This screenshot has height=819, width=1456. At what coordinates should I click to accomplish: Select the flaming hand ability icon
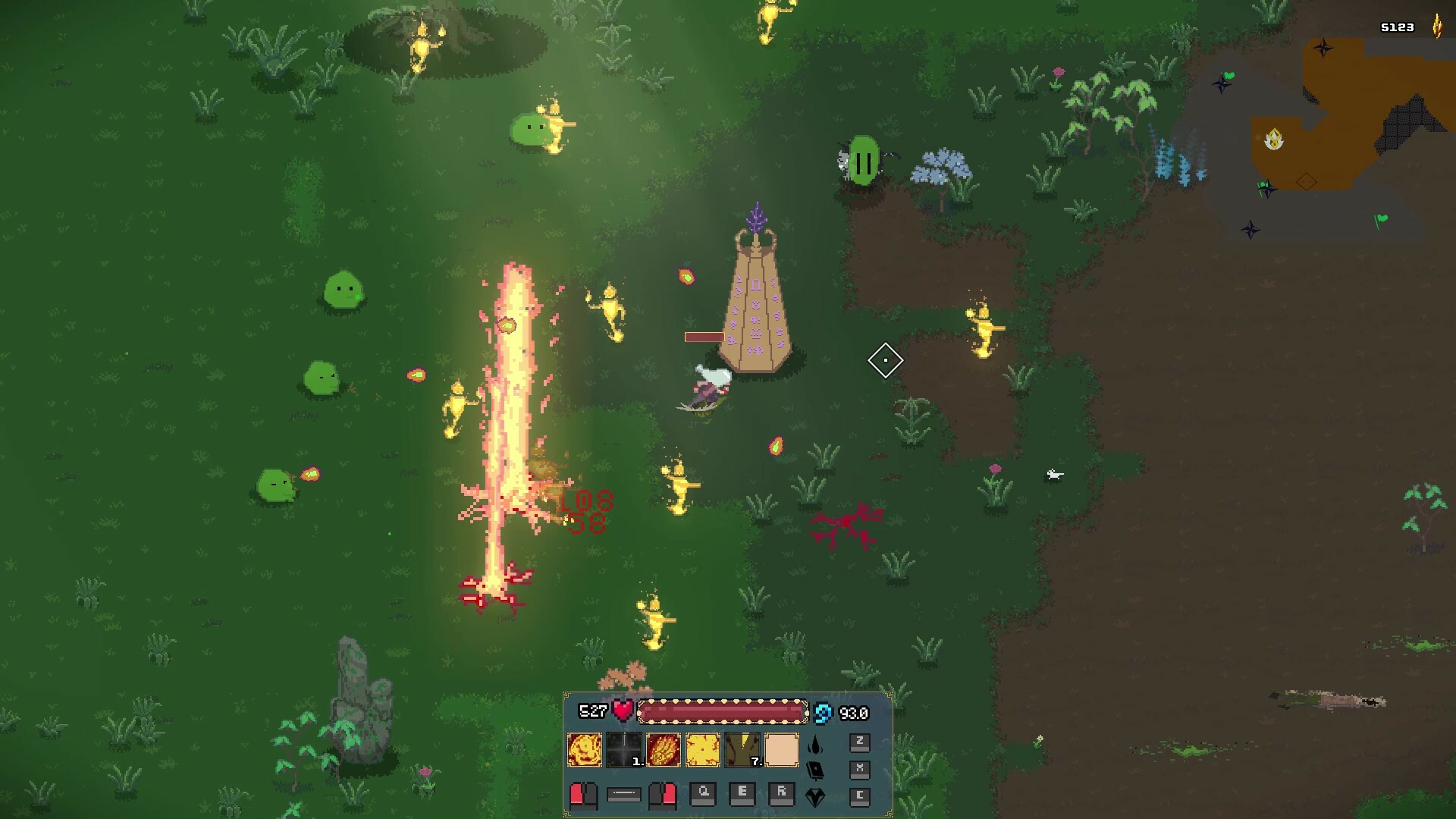(x=664, y=750)
